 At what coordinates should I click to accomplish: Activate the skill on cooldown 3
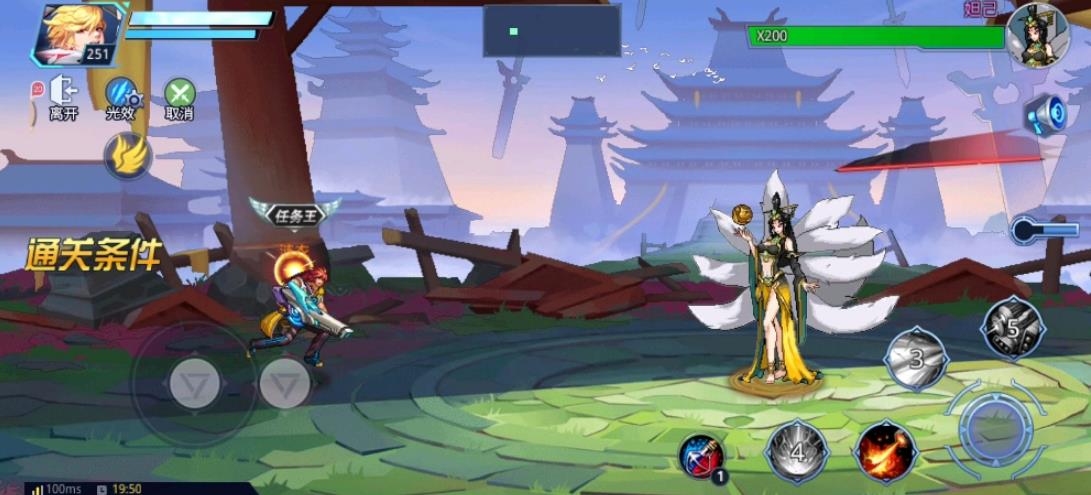pyautogui.click(x=916, y=357)
